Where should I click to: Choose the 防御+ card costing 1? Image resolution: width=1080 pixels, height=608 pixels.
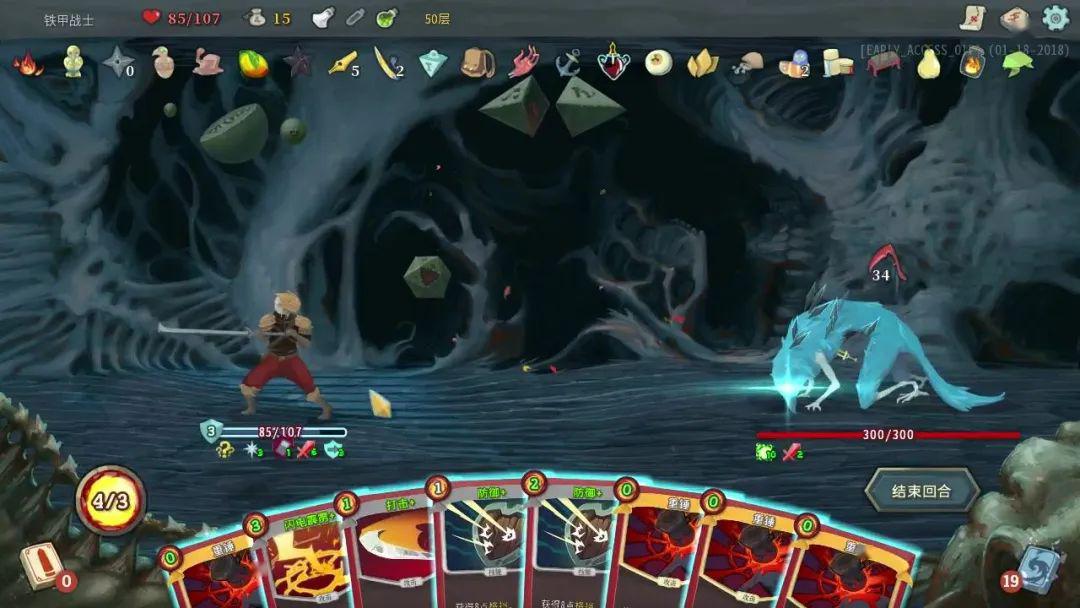click(x=482, y=540)
